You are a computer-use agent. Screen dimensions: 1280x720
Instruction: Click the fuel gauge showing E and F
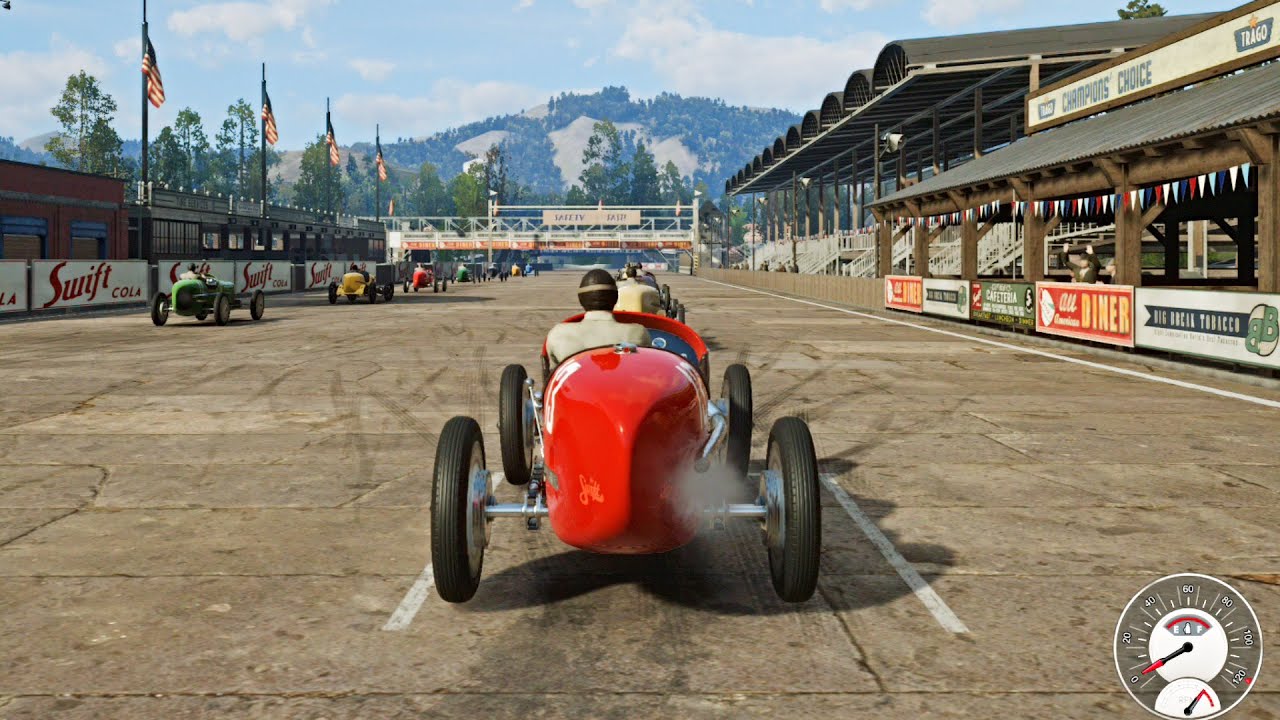tap(1188, 627)
